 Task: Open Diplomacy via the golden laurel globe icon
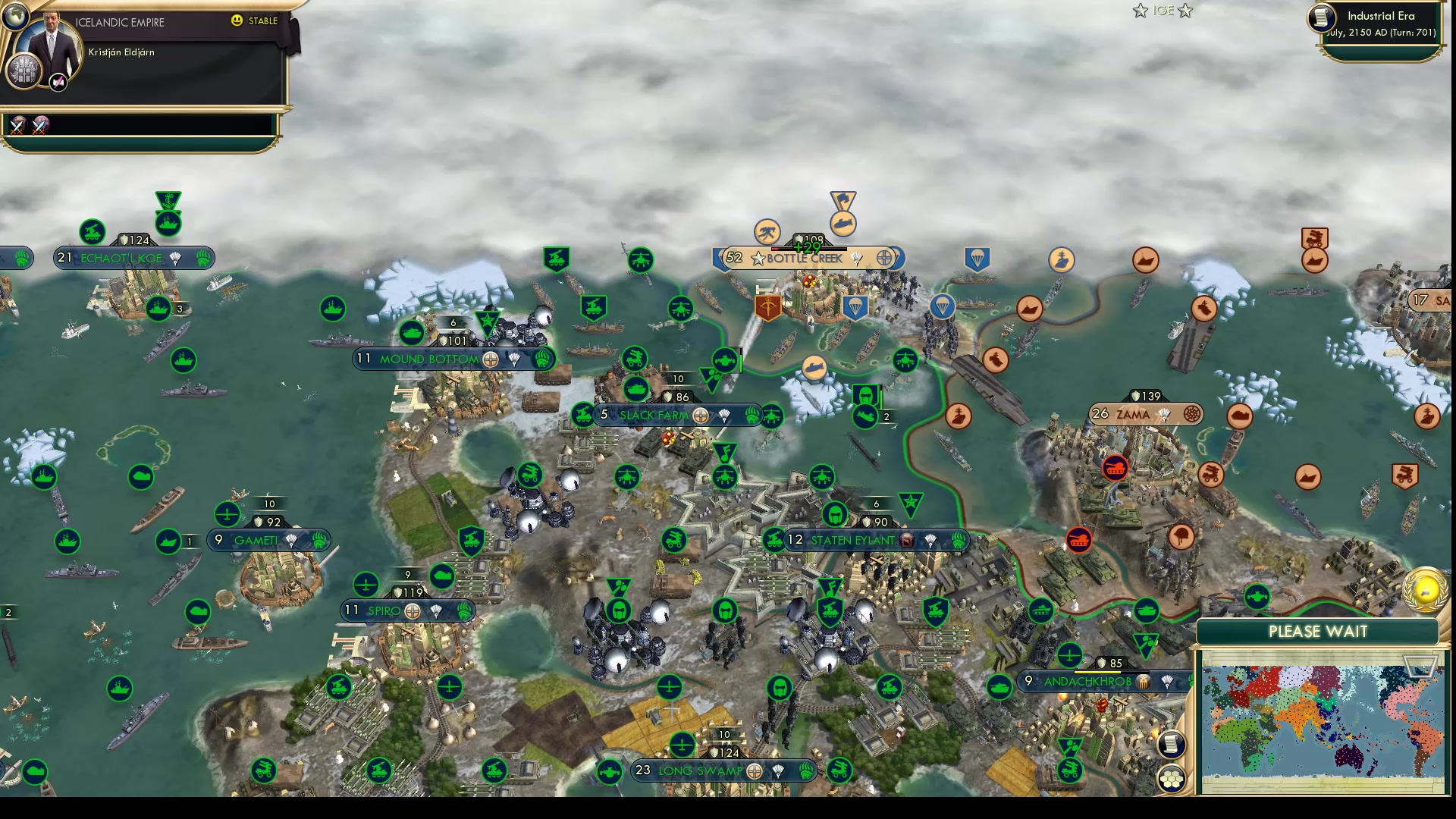(1424, 590)
